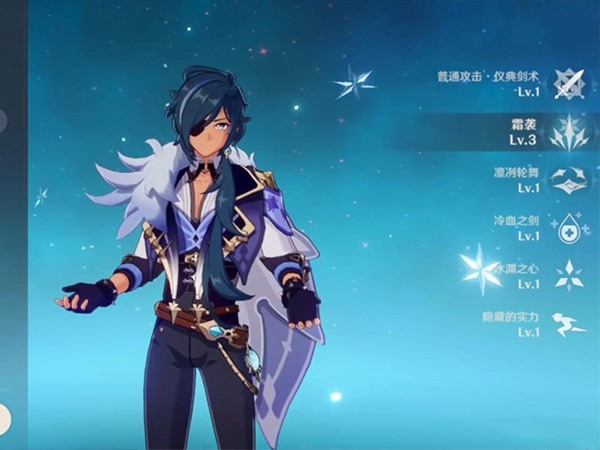Image resolution: width=600 pixels, height=450 pixels.
Task: Choose the 凛冽轮舞 elemental burst talent
Action: click(568, 180)
